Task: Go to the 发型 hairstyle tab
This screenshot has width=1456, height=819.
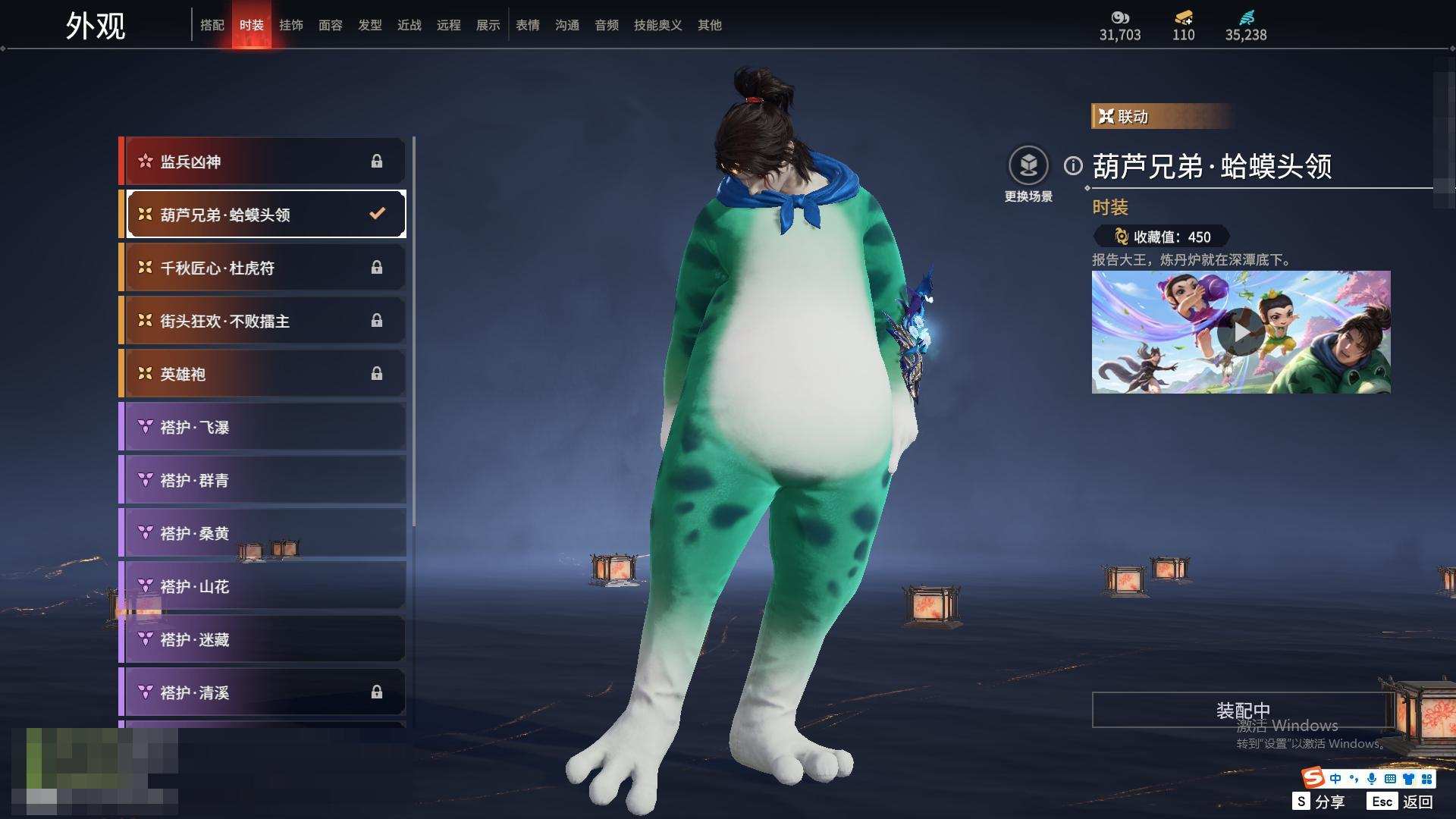Action: coord(370,26)
